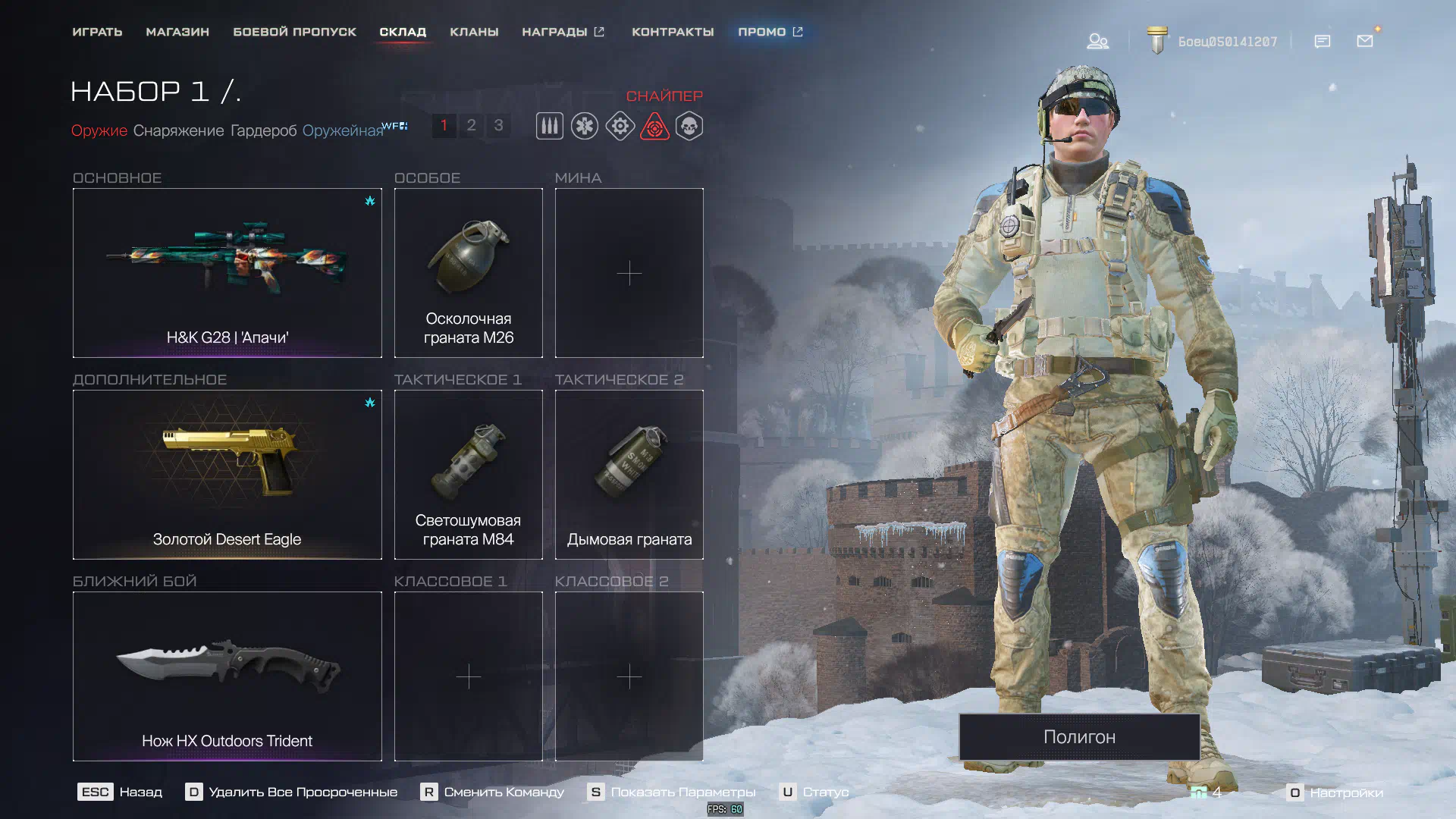The width and height of the screenshot is (1456, 819).
Task: Select the medic class icon
Action: pos(585,126)
